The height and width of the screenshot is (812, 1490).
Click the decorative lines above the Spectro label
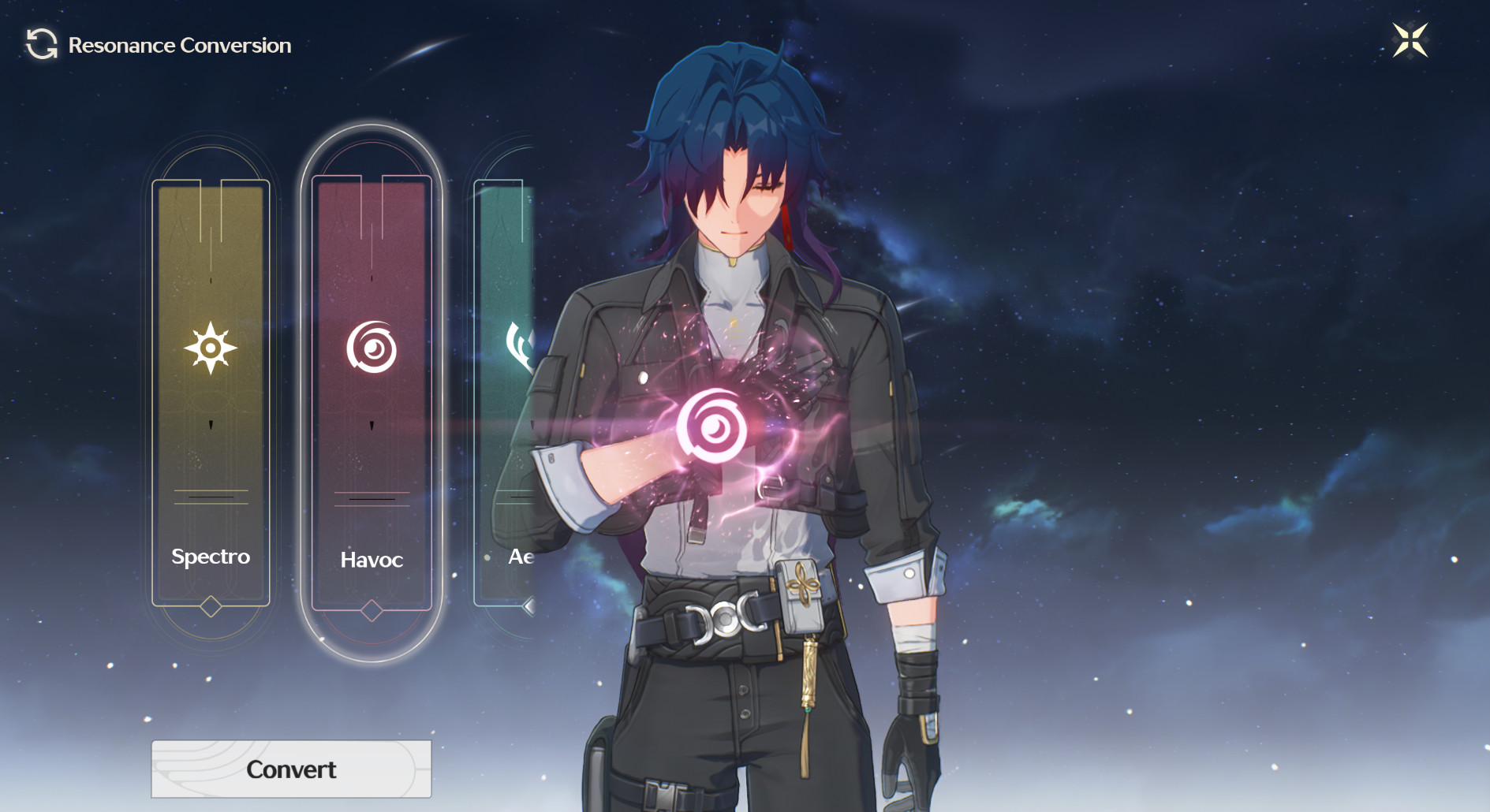pos(211,498)
